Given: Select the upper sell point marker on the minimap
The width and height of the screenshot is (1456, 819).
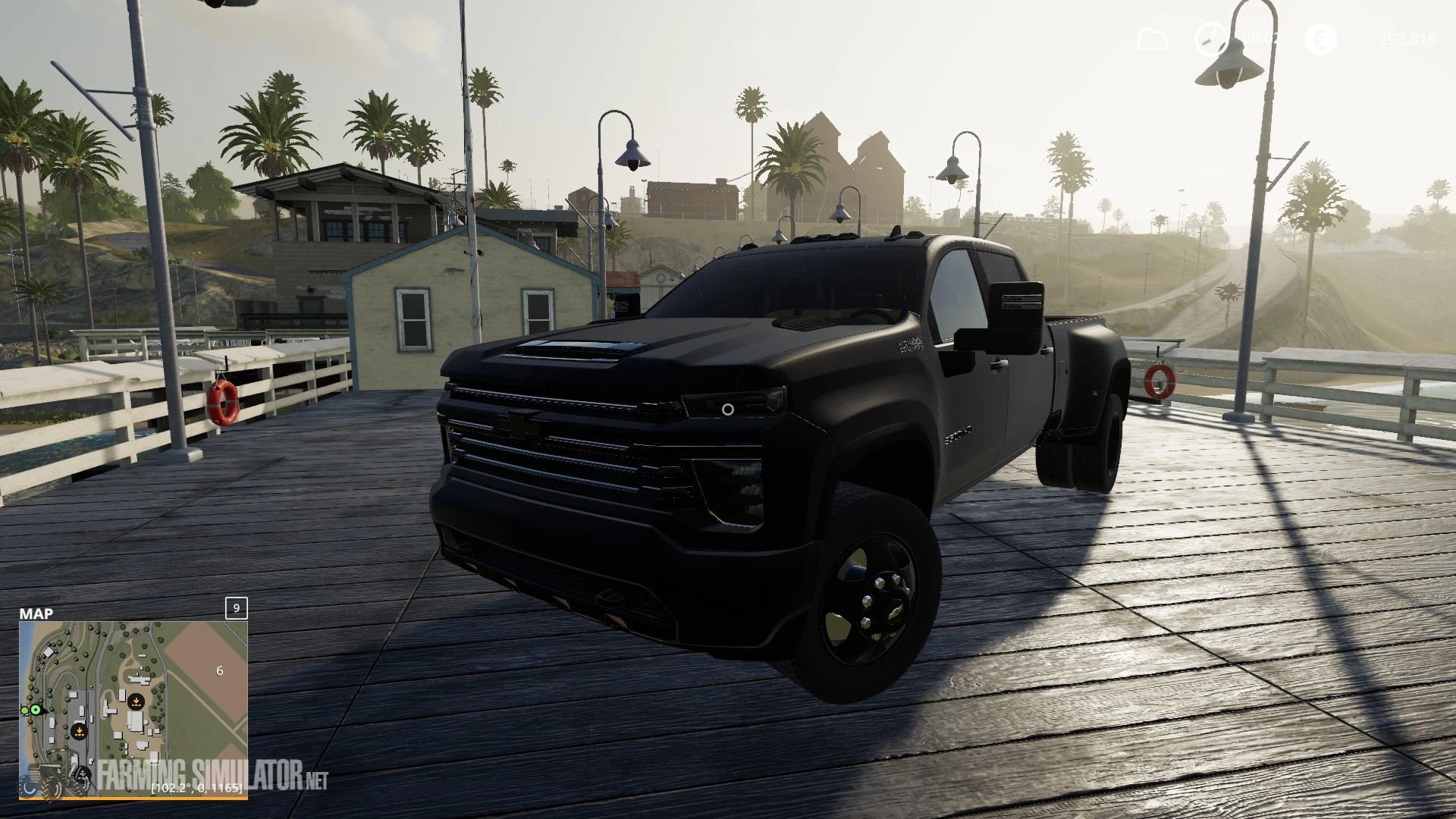Looking at the screenshot, I should tap(136, 702).
